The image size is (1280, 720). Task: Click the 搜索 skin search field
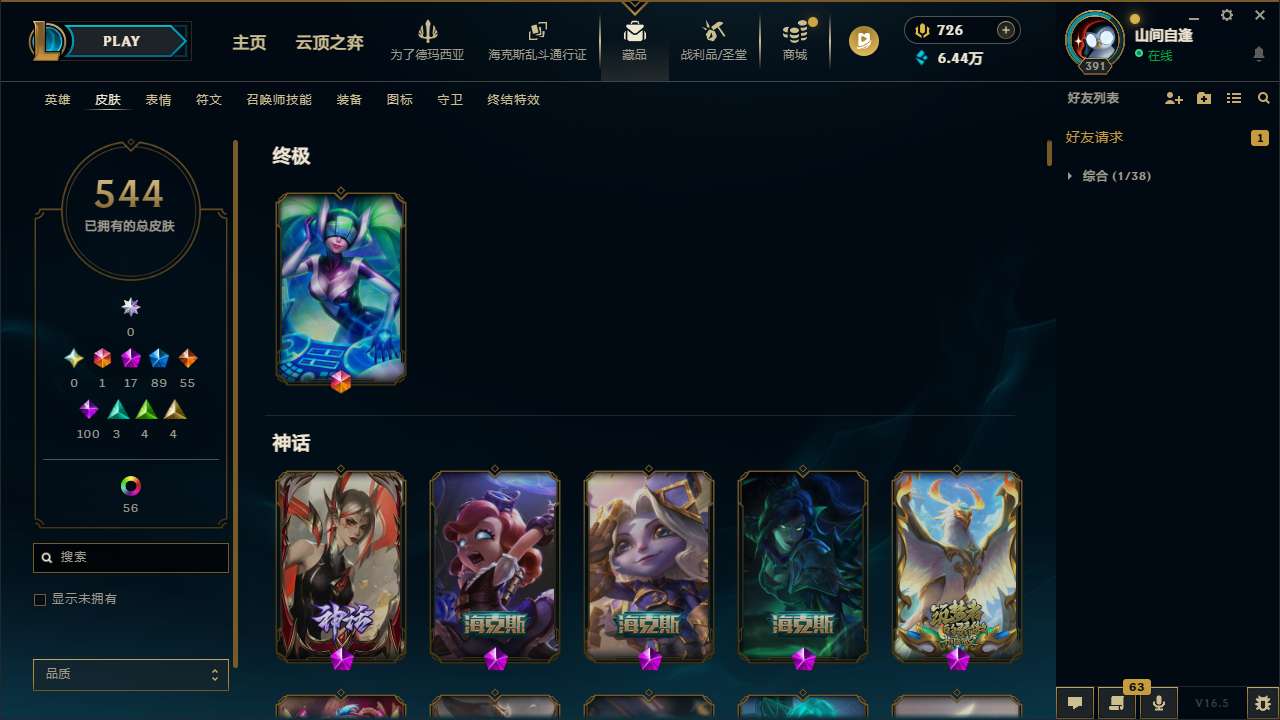[x=130, y=557]
